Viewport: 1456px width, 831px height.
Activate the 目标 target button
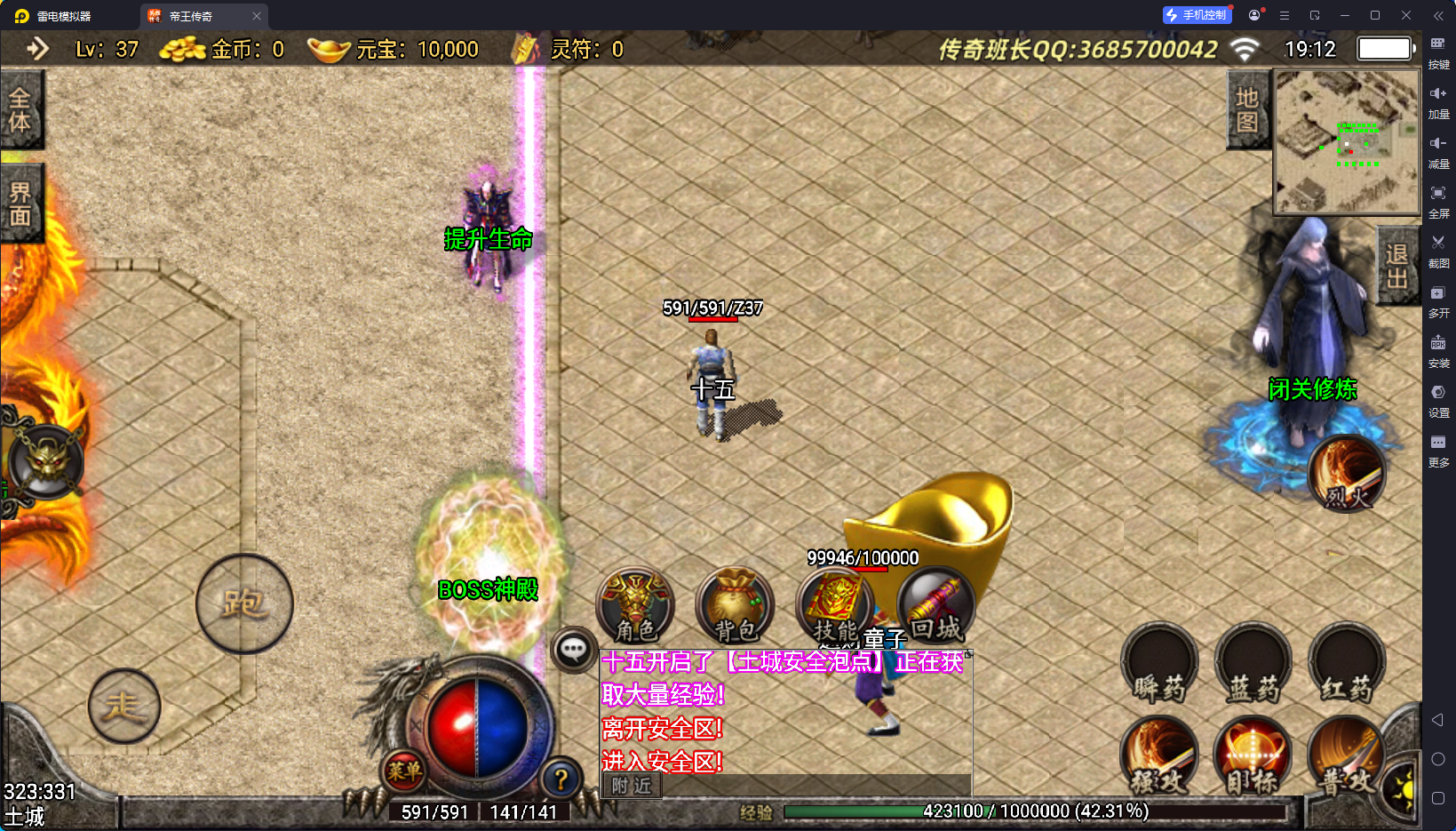click(x=1252, y=756)
